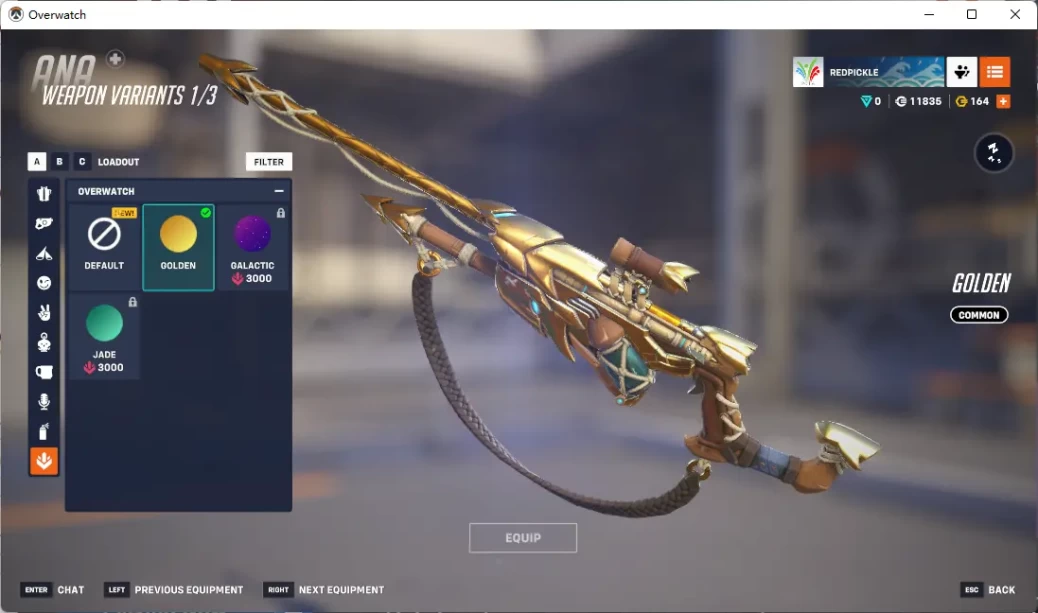
Task: Click the Equip button
Action: point(523,538)
